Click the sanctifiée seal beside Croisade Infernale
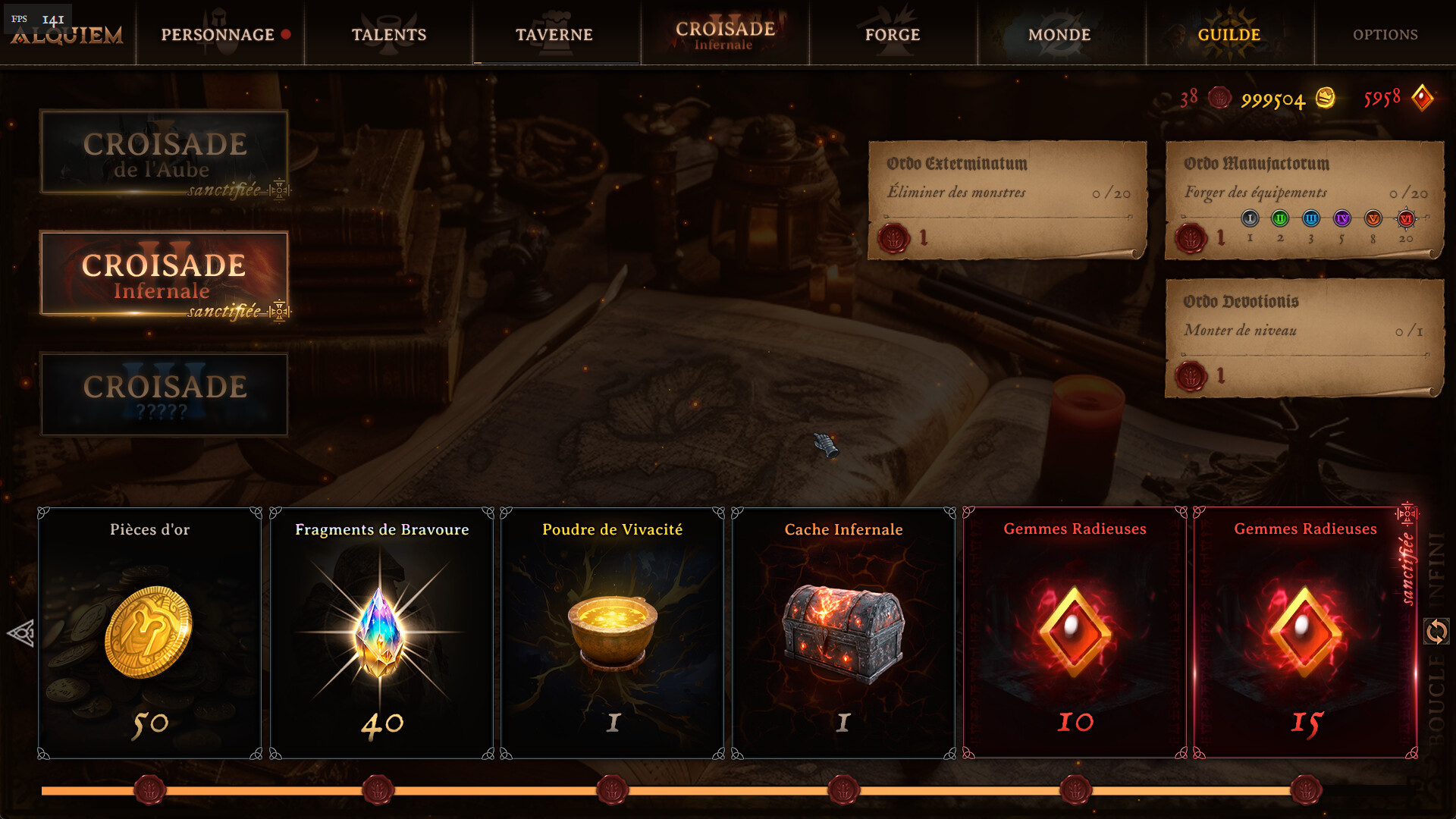This screenshot has height=819, width=1456. [281, 310]
